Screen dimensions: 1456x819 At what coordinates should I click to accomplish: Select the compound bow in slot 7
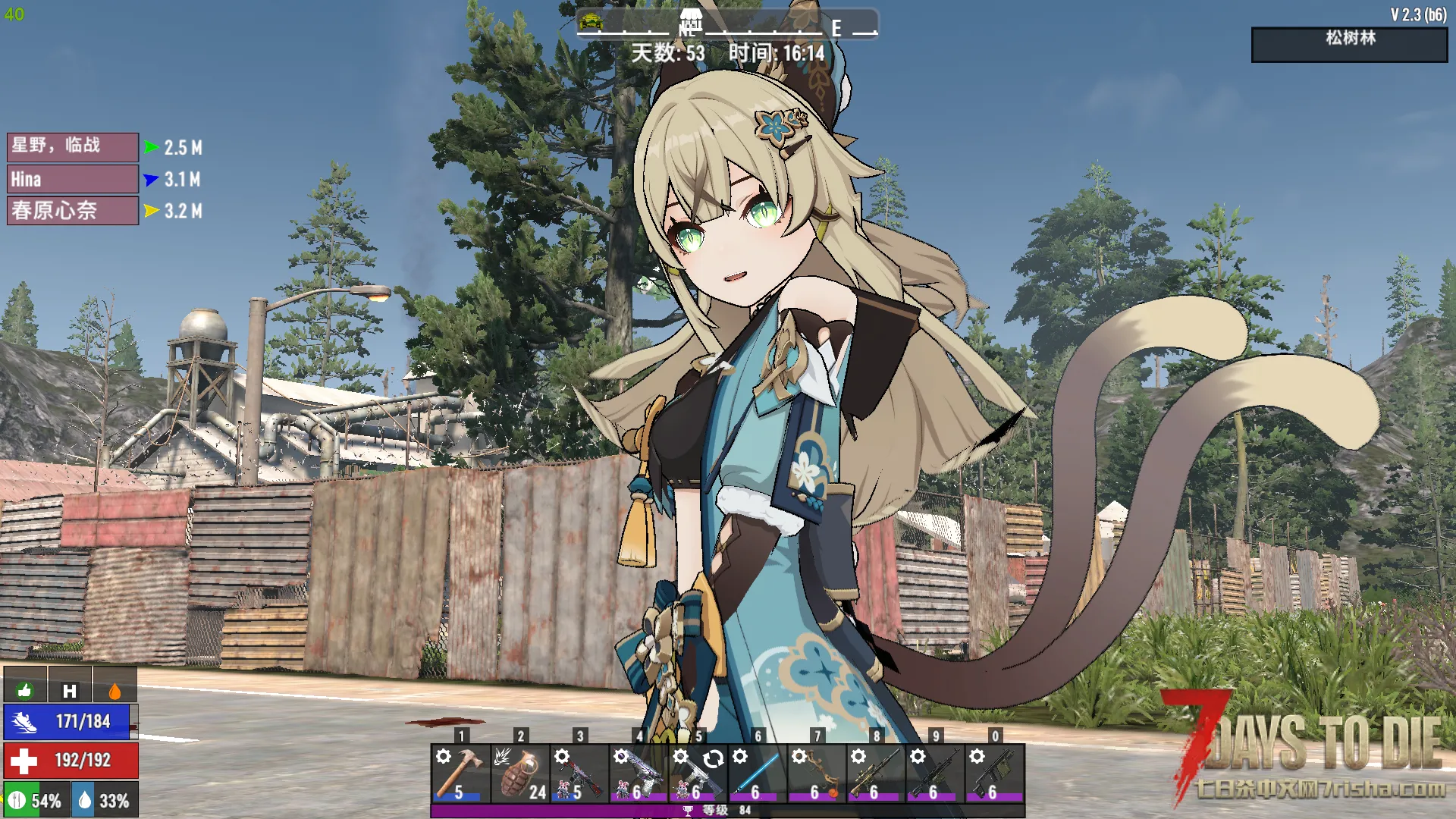click(817, 773)
